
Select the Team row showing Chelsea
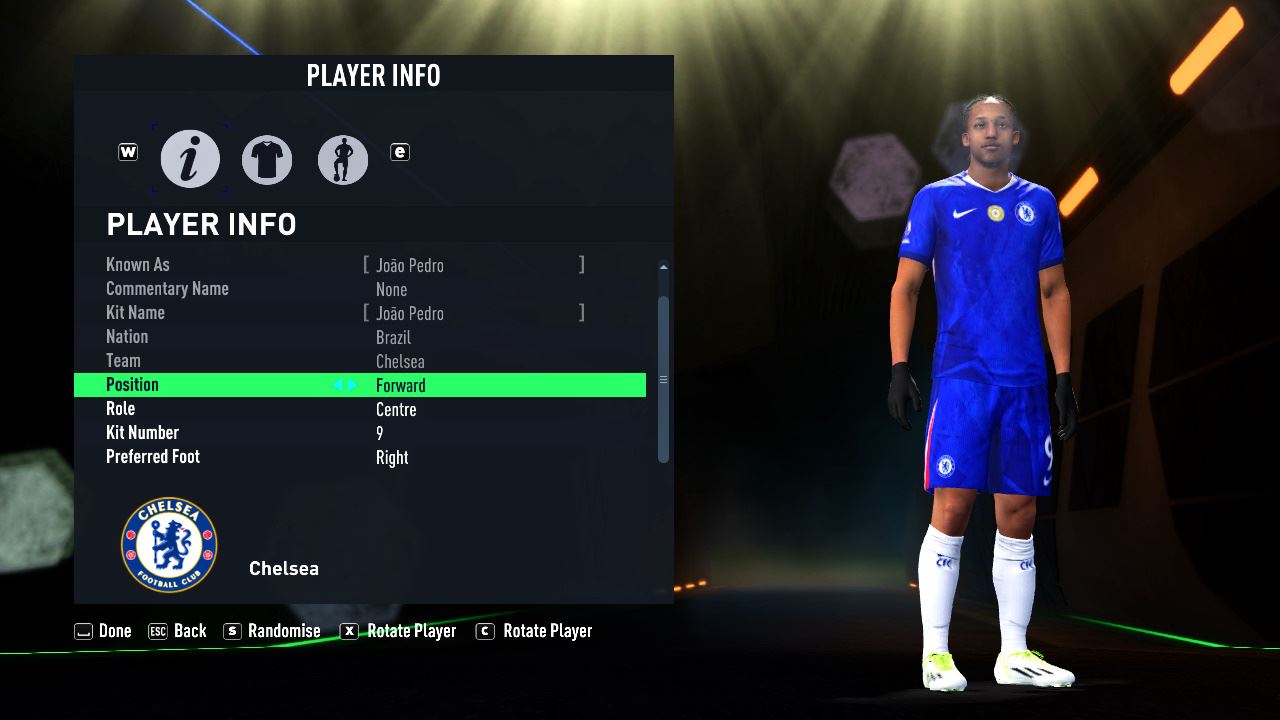tap(360, 361)
